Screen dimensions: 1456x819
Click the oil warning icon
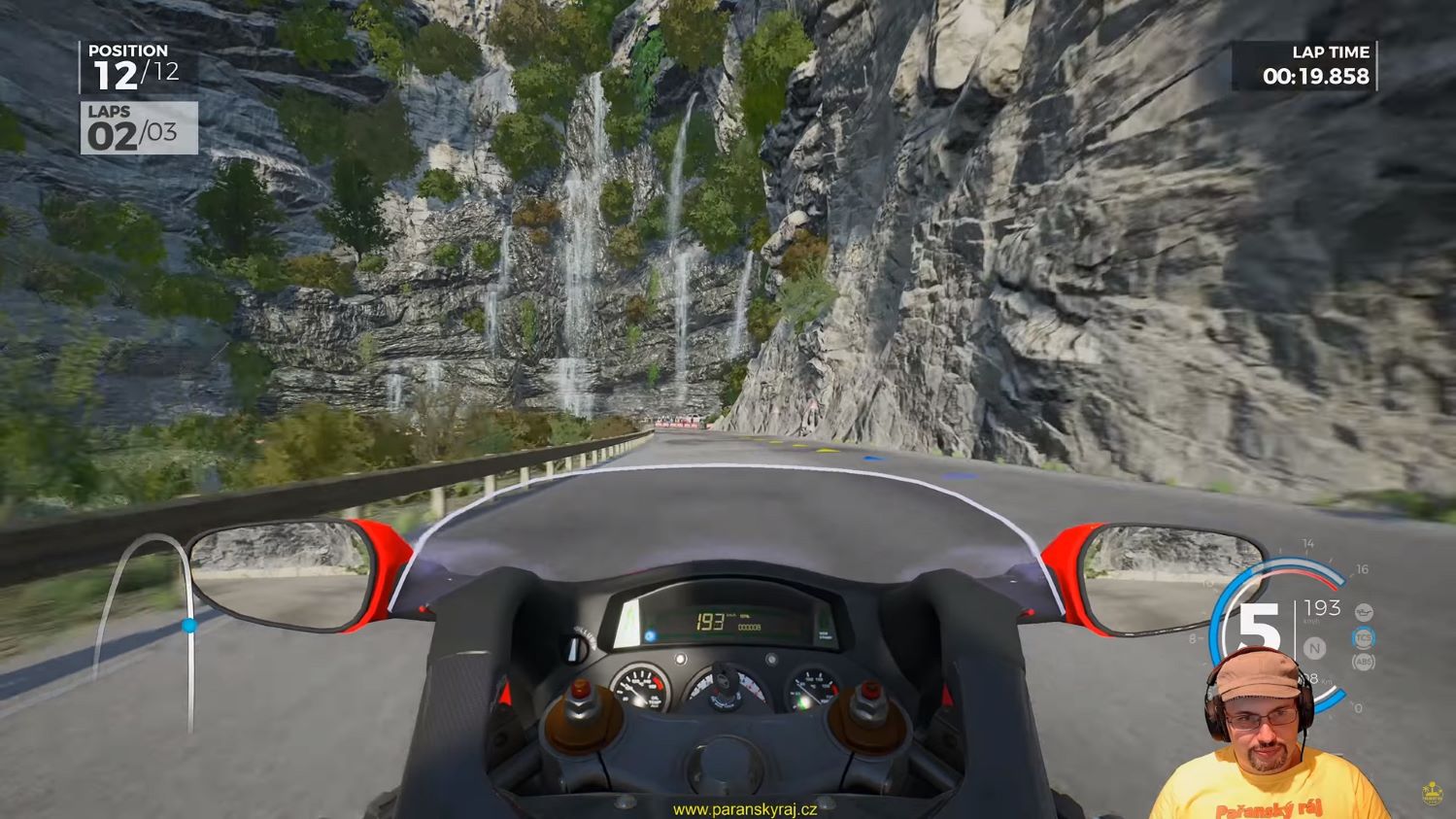click(x=1364, y=613)
